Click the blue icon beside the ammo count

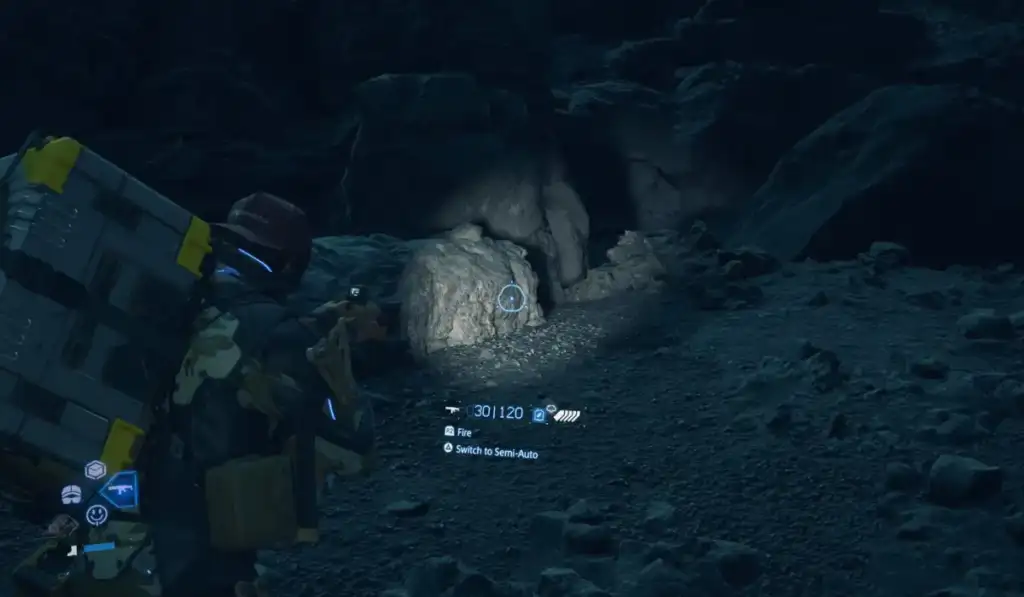point(539,413)
